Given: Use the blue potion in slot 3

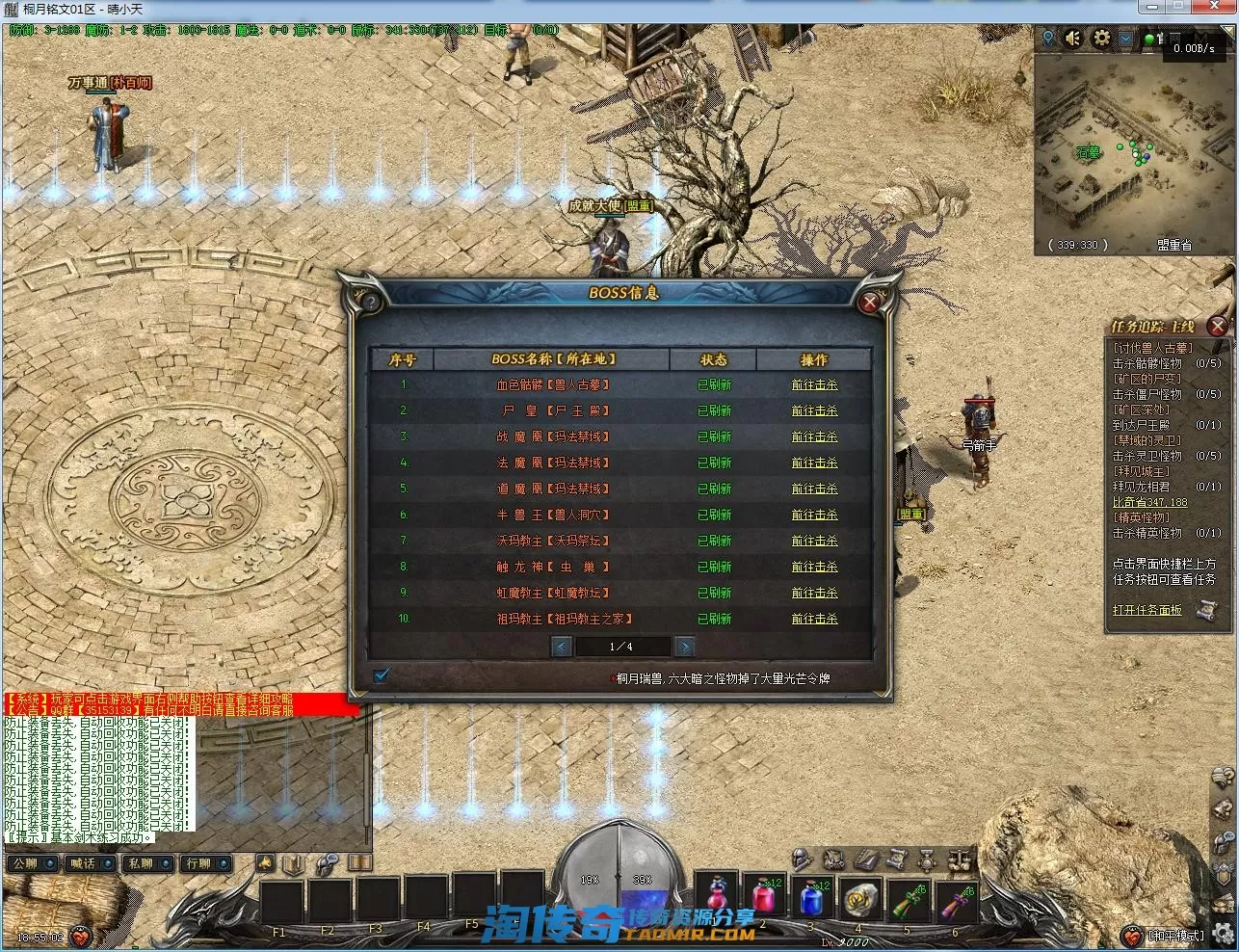Looking at the screenshot, I should [x=811, y=899].
